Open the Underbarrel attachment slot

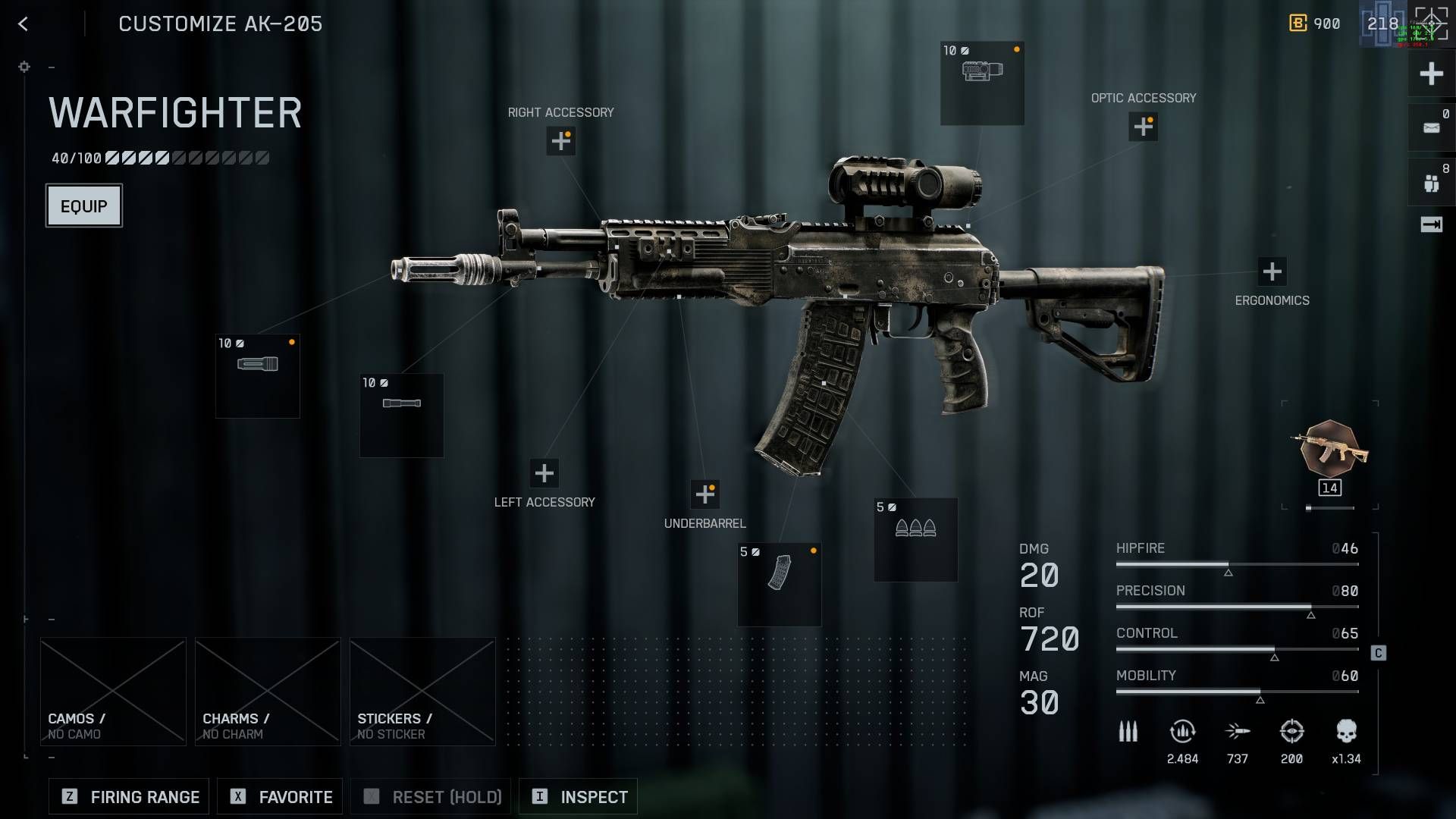click(x=705, y=494)
